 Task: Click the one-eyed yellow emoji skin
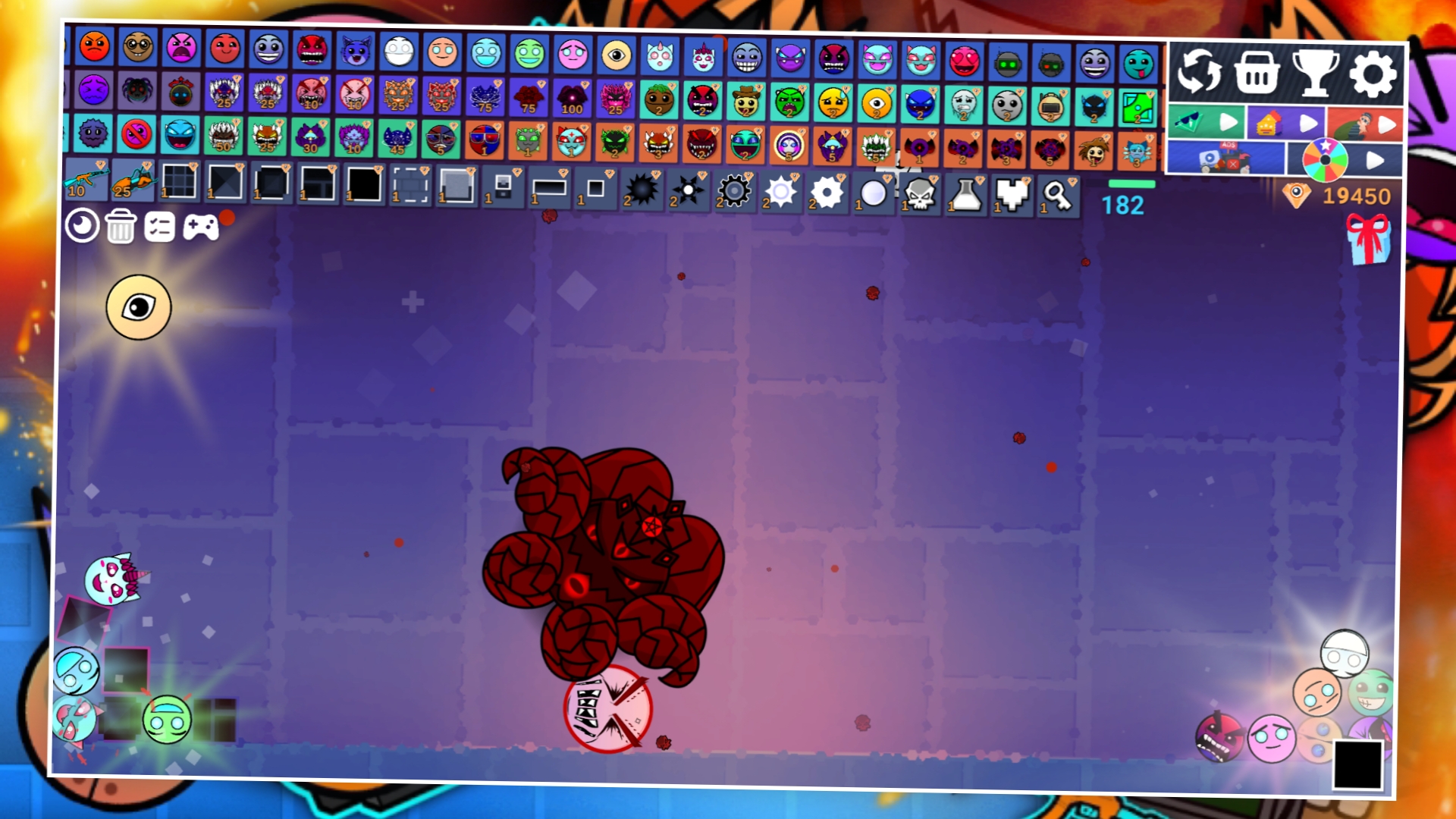(x=615, y=56)
